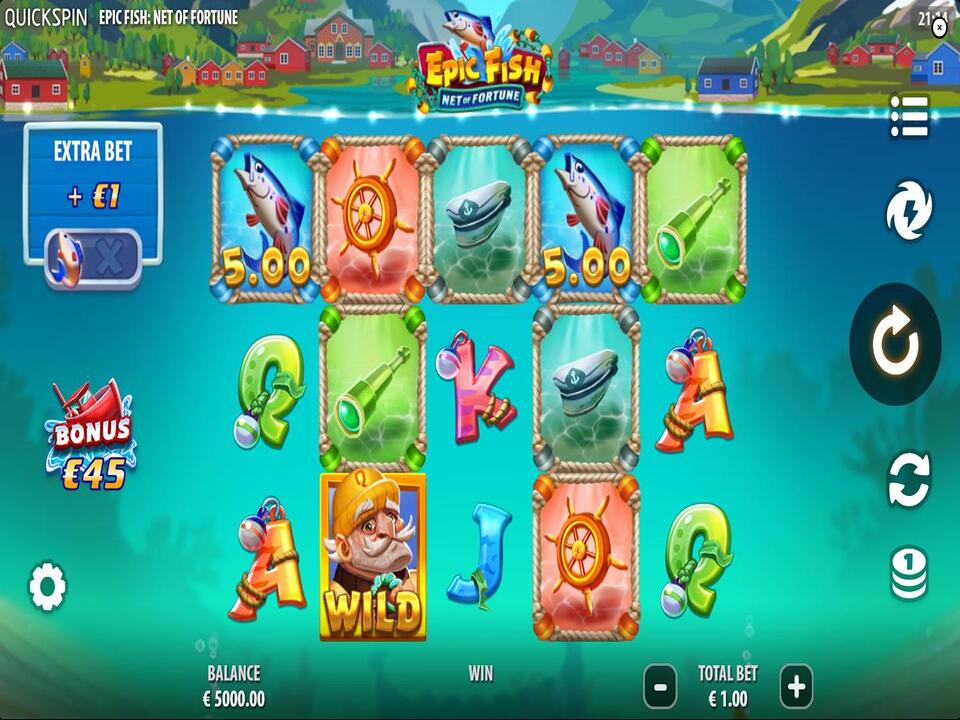
Task: Close the game with the X button
Action: click(939, 28)
